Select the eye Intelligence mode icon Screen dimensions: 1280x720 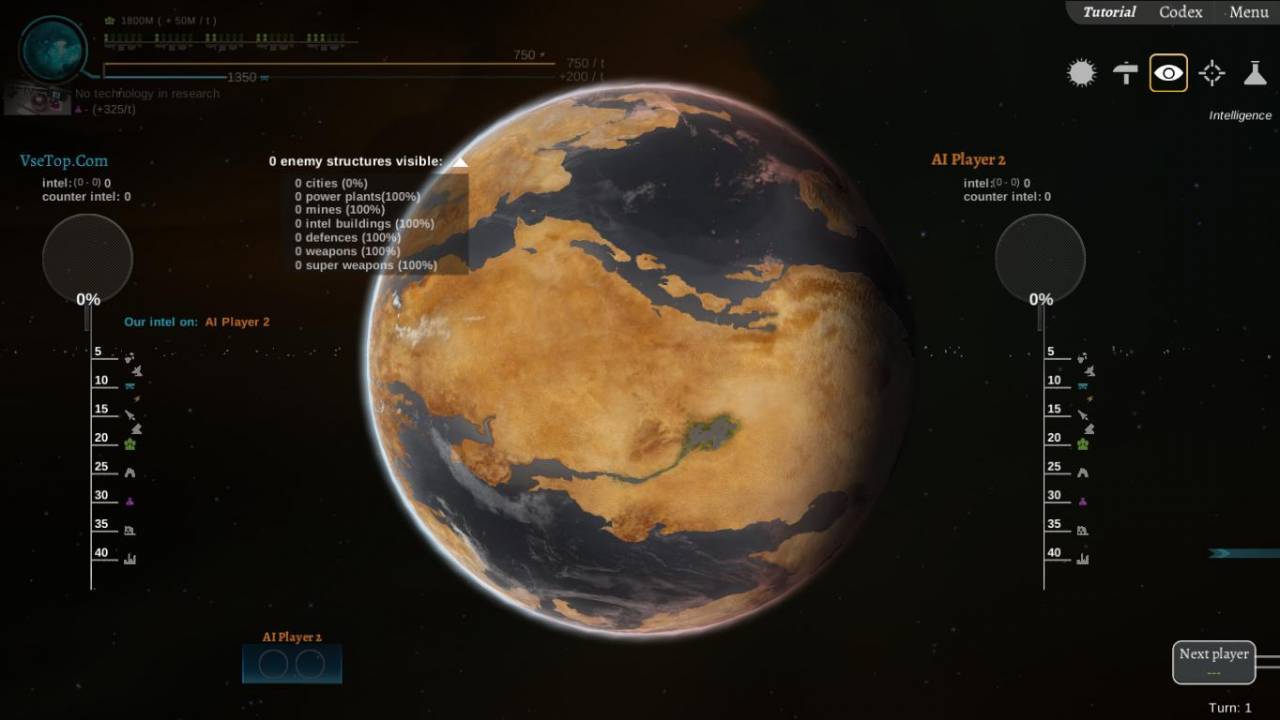pos(1168,73)
